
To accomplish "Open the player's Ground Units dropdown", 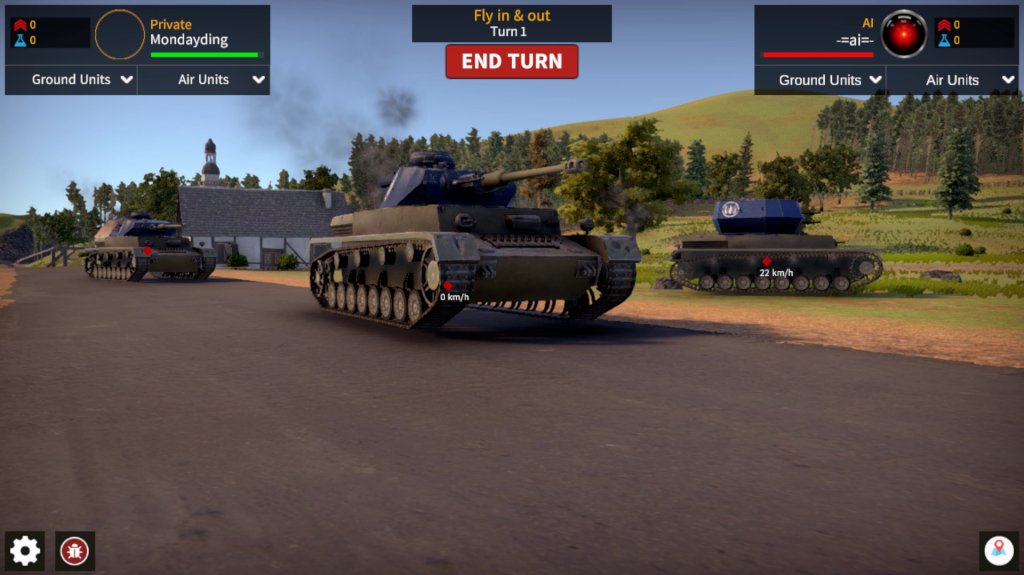I will click(71, 80).
